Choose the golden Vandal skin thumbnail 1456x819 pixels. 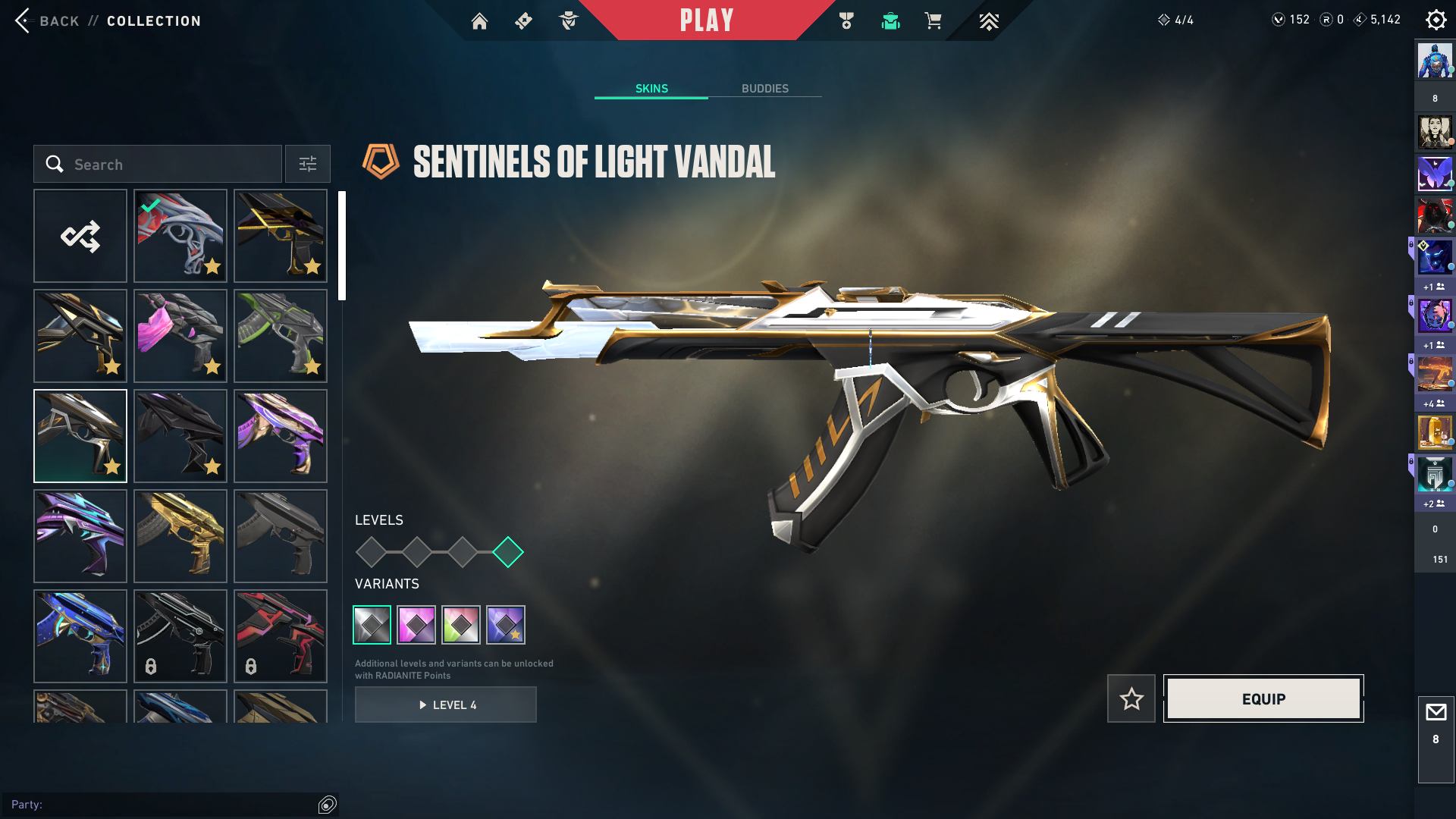pyautogui.click(x=180, y=536)
